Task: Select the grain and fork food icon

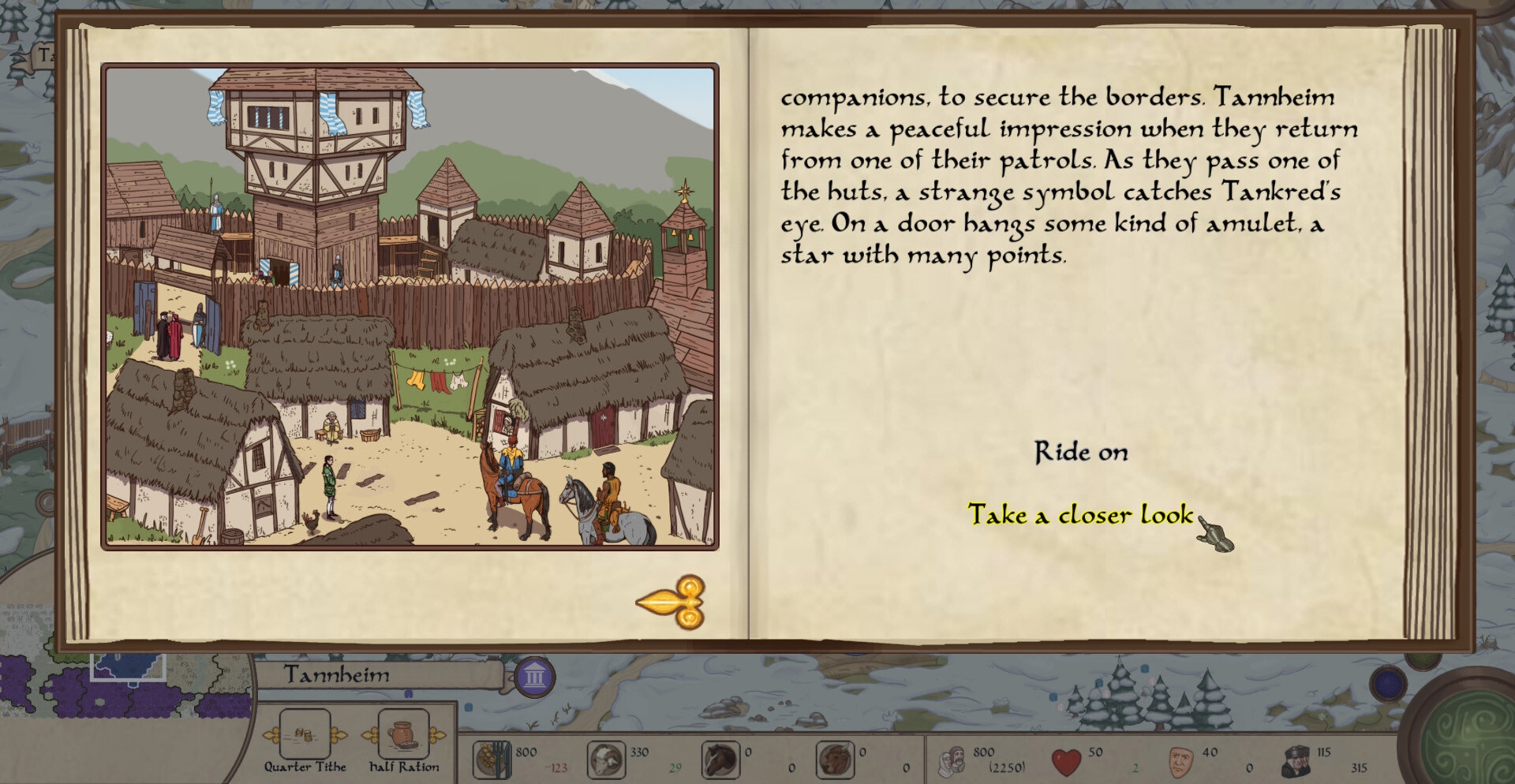Action: pos(492,760)
